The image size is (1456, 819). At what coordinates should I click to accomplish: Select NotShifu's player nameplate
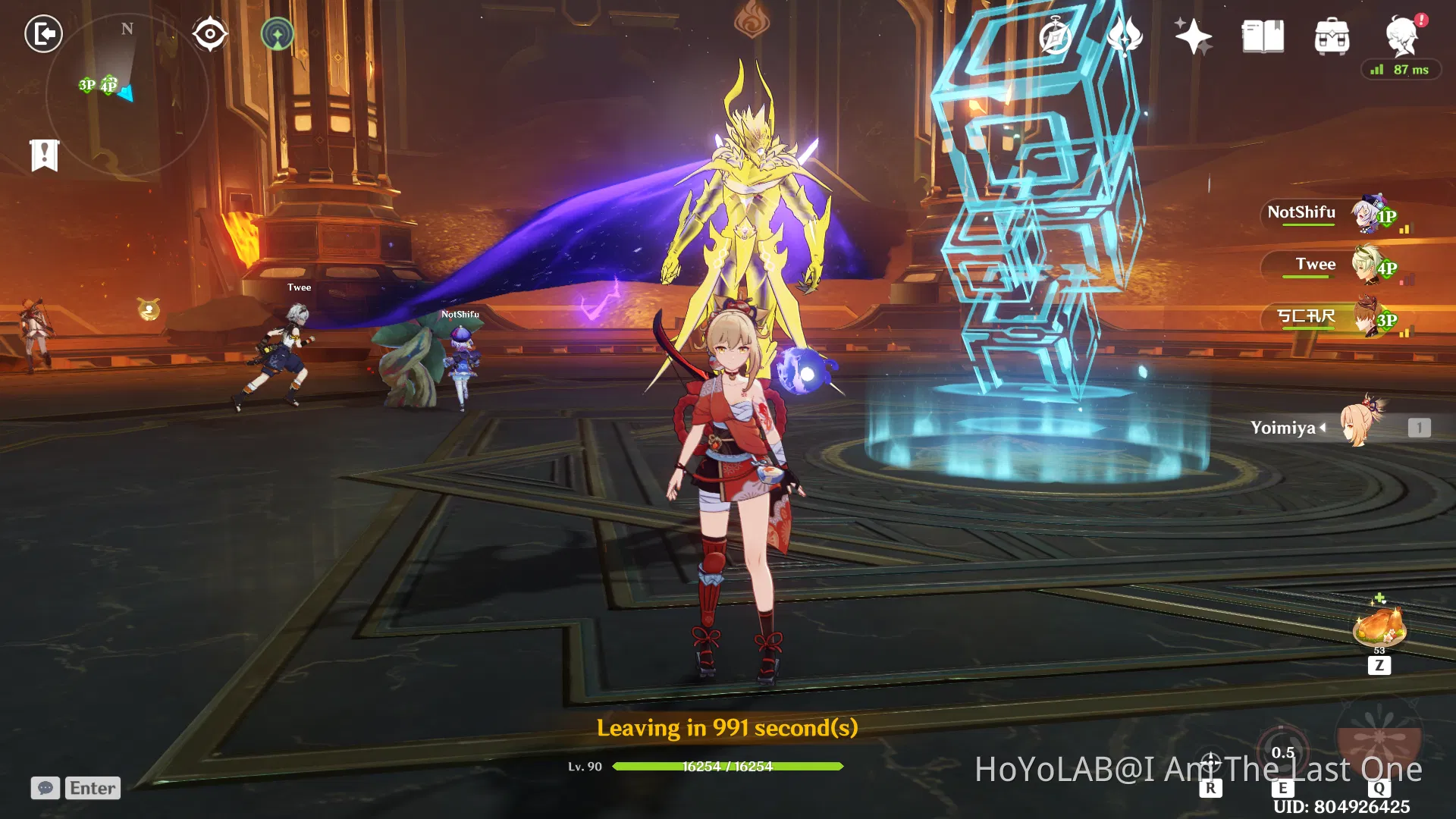coord(1302,213)
